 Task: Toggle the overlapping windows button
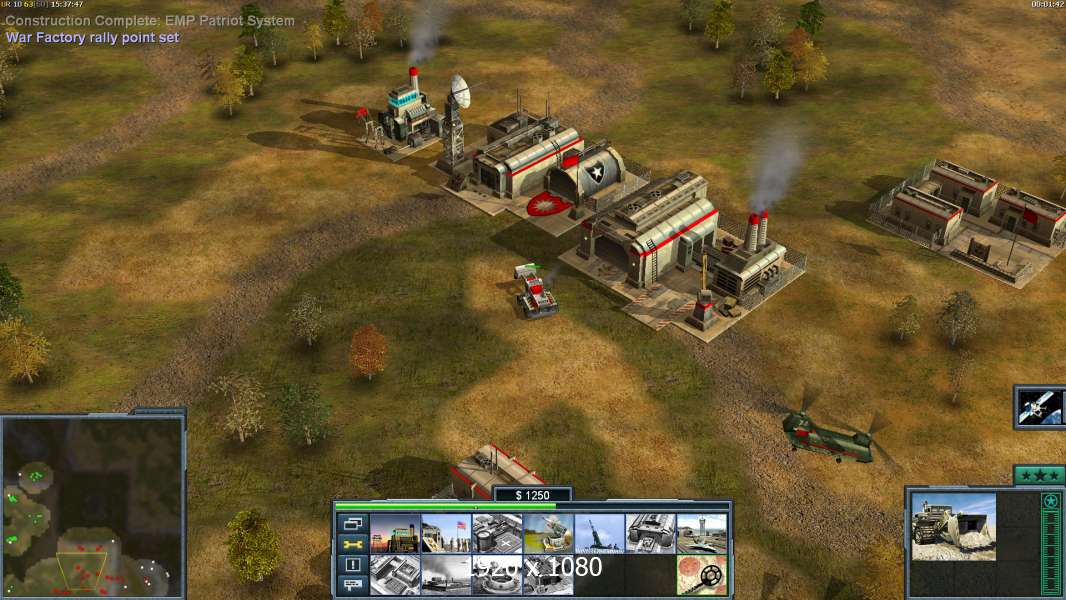[353, 523]
